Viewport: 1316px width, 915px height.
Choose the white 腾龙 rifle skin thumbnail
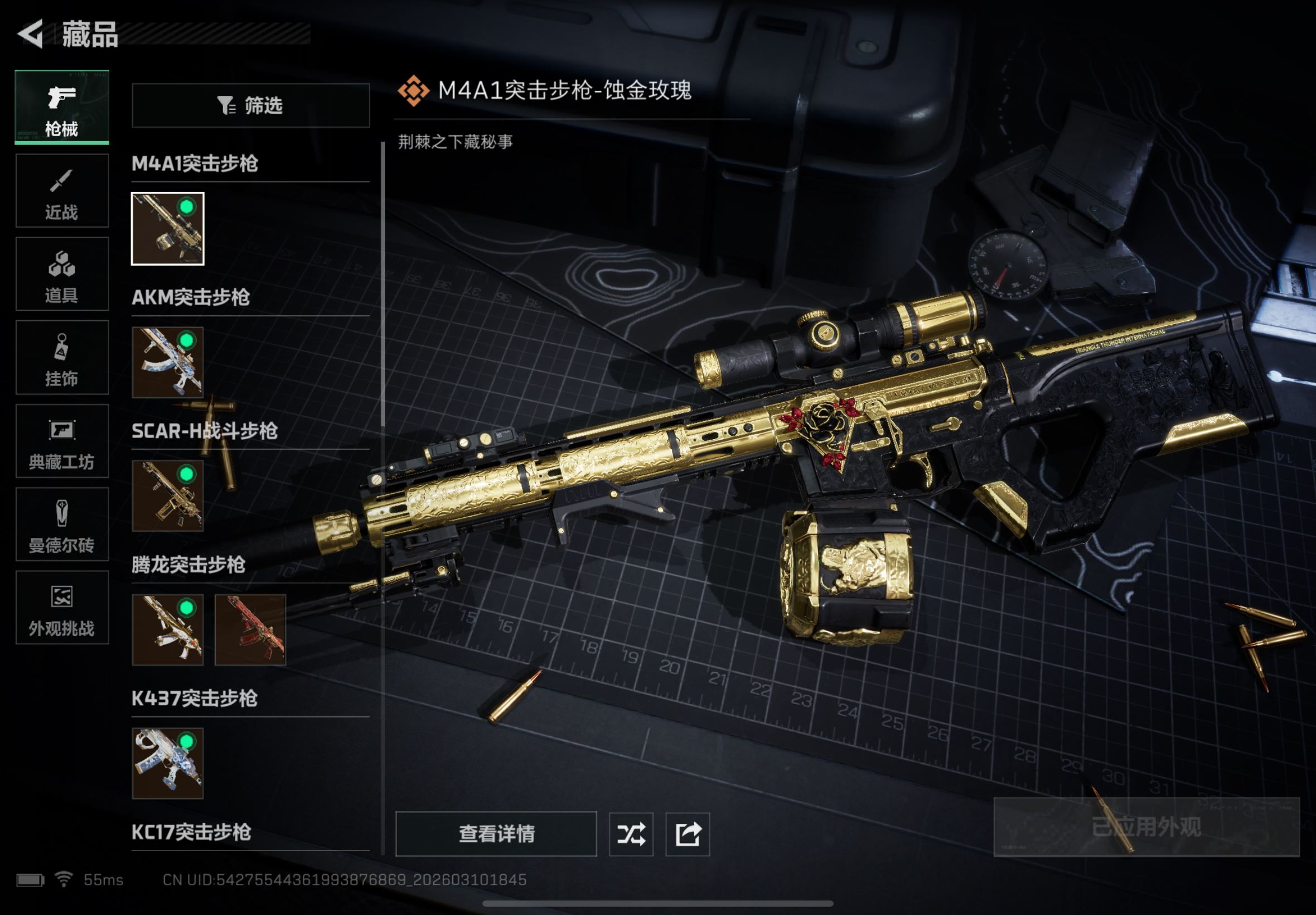click(167, 629)
